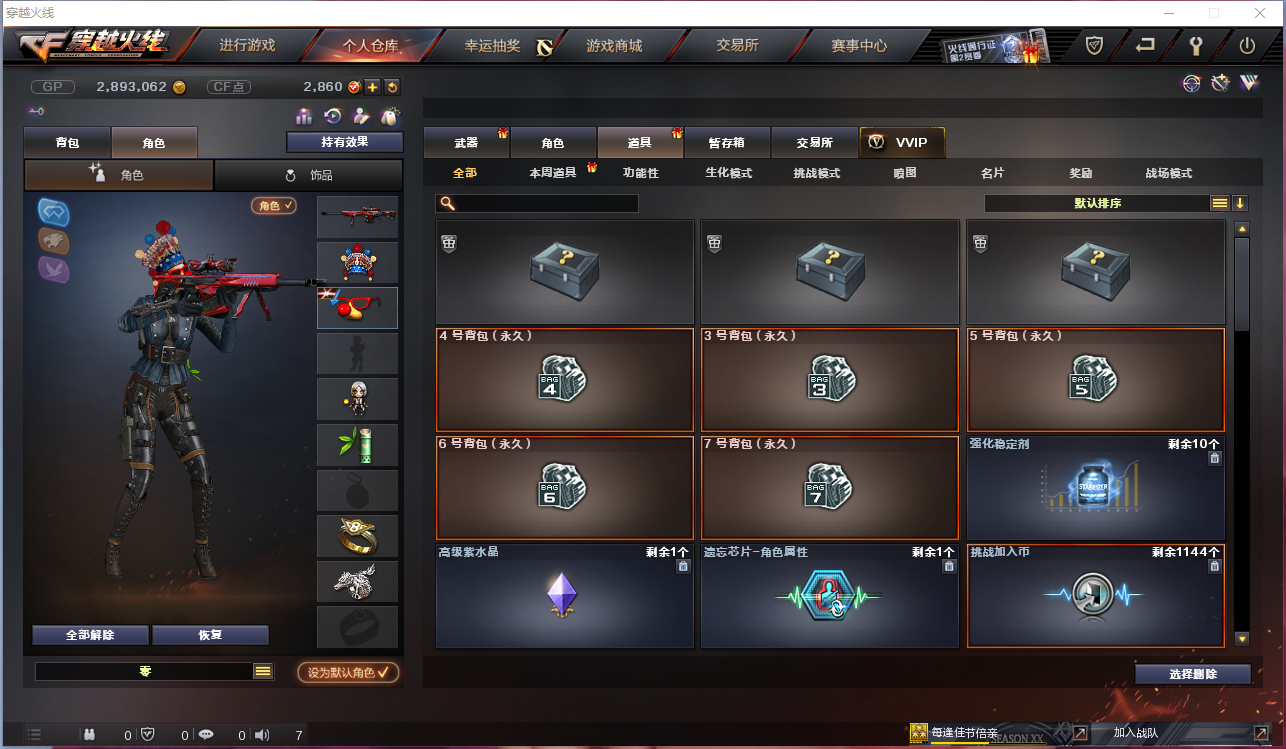Viewport: 1286px width, 749px height.
Task: Open the 交易所 menu in the top navigation
Action: click(737, 45)
